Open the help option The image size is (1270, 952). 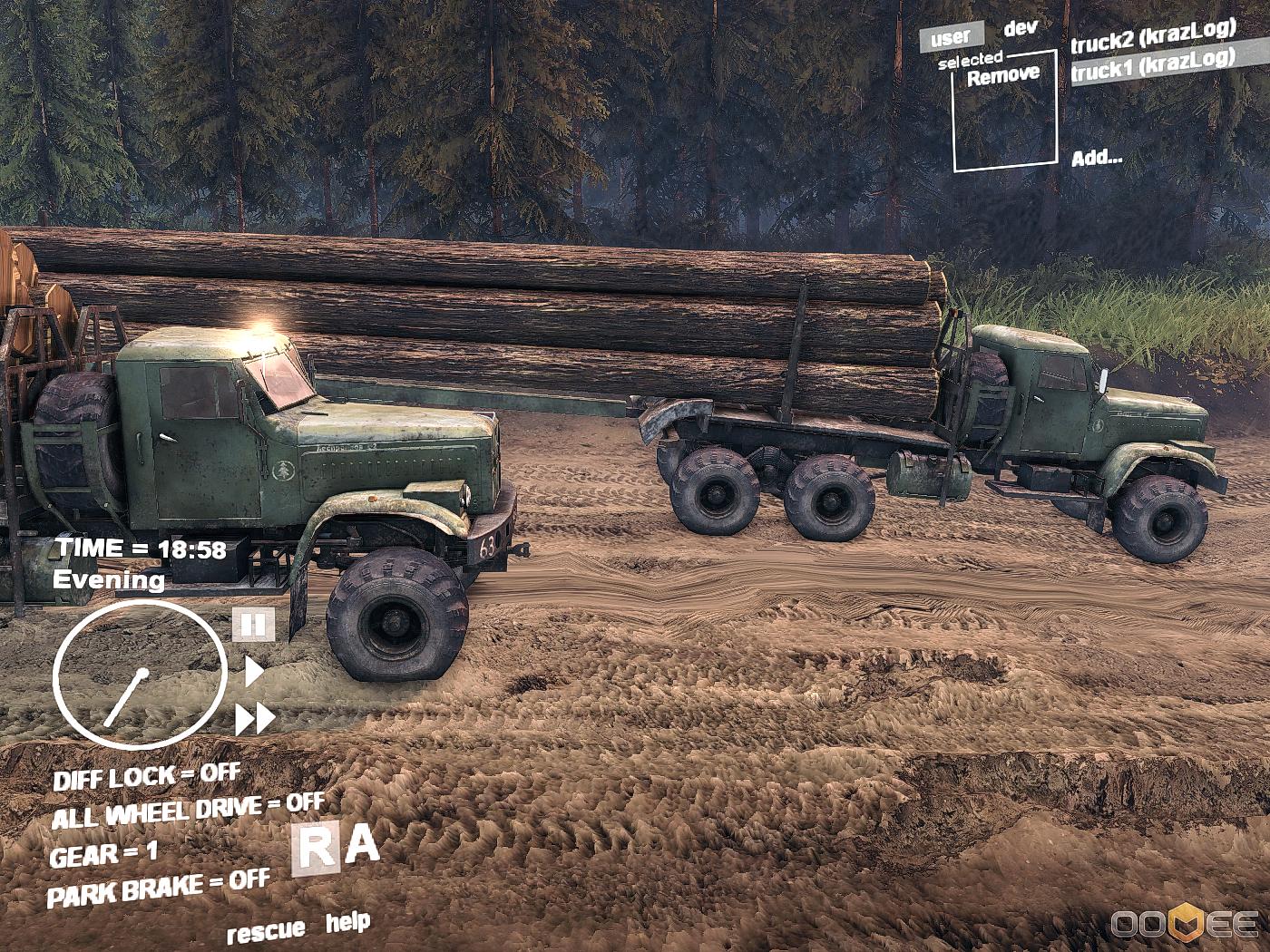tap(347, 923)
